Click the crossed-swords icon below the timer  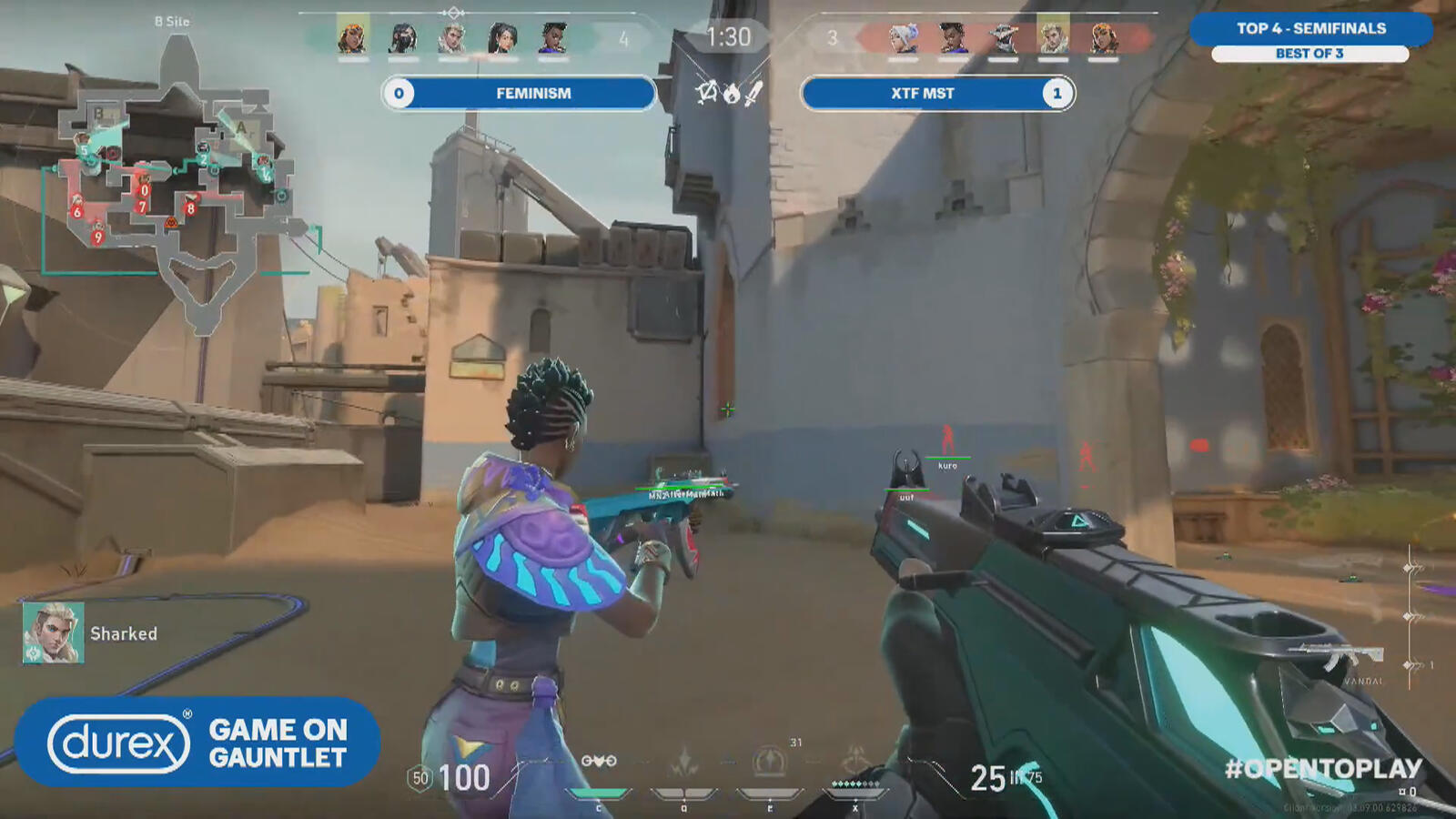753,93
